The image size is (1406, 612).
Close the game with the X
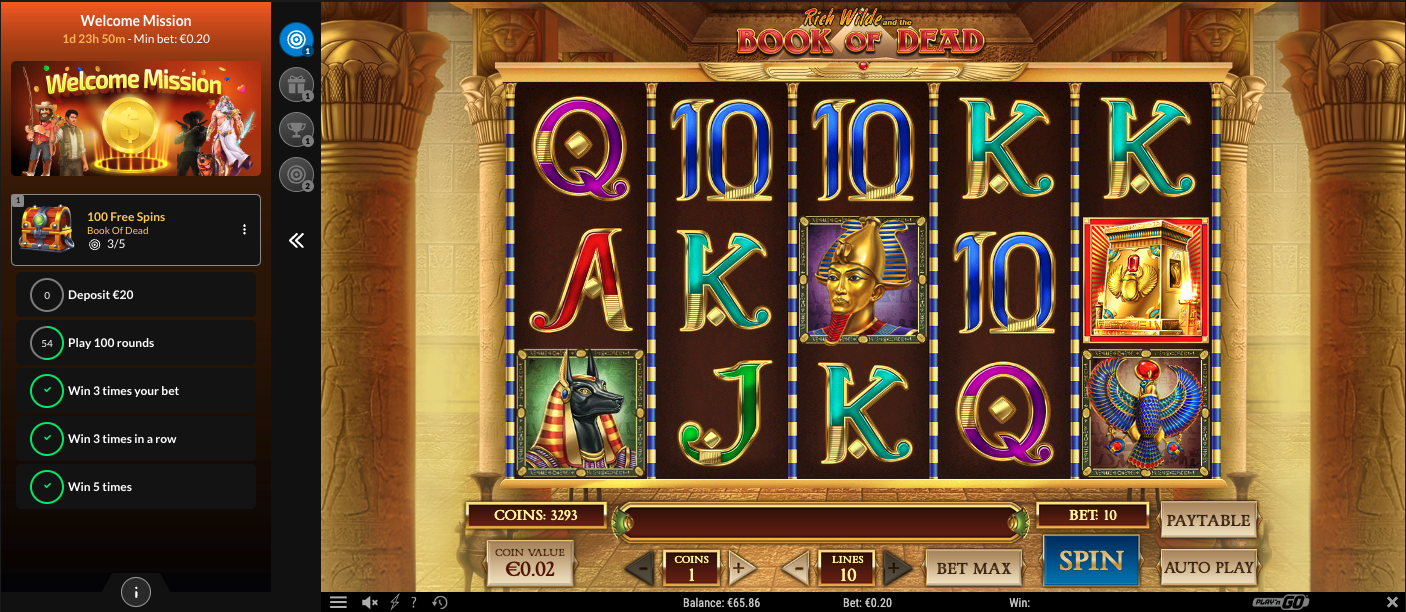[1392, 602]
